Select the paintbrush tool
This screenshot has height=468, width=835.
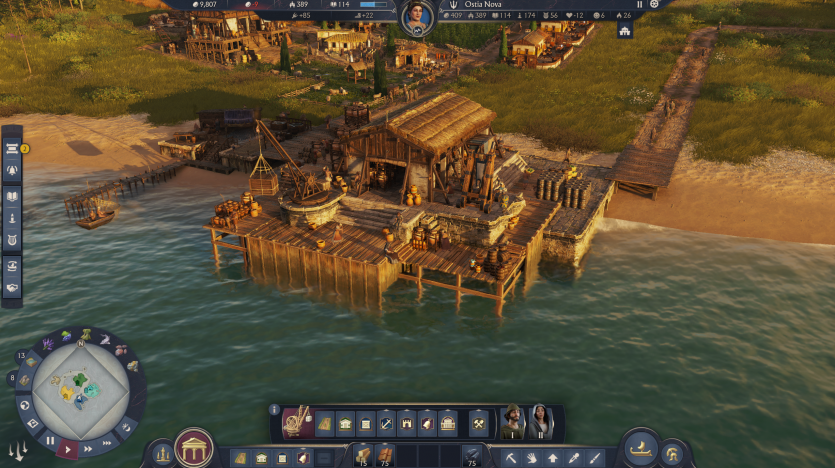pos(596,458)
